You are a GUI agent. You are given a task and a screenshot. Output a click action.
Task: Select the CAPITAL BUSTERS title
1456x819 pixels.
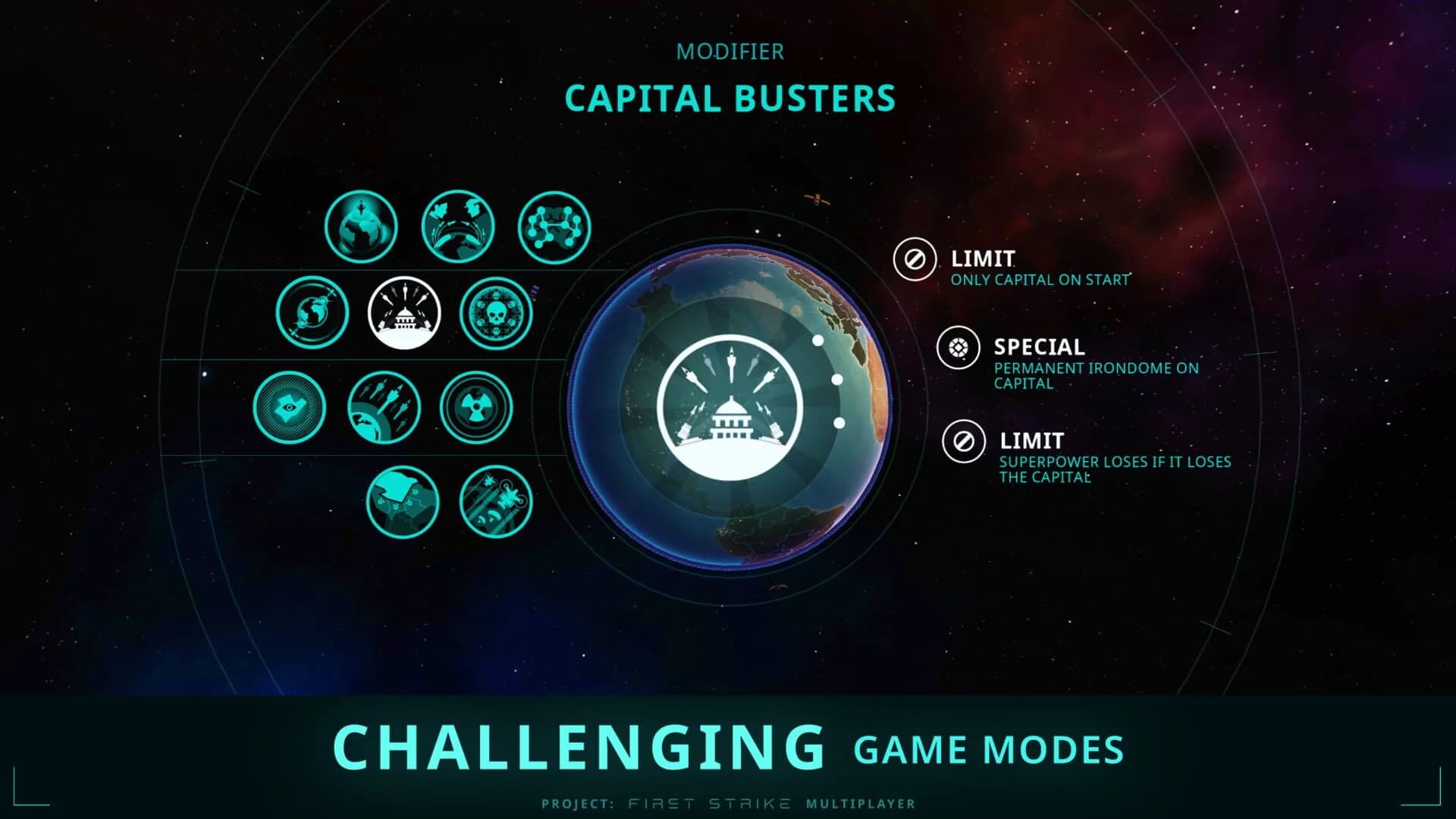pos(730,98)
